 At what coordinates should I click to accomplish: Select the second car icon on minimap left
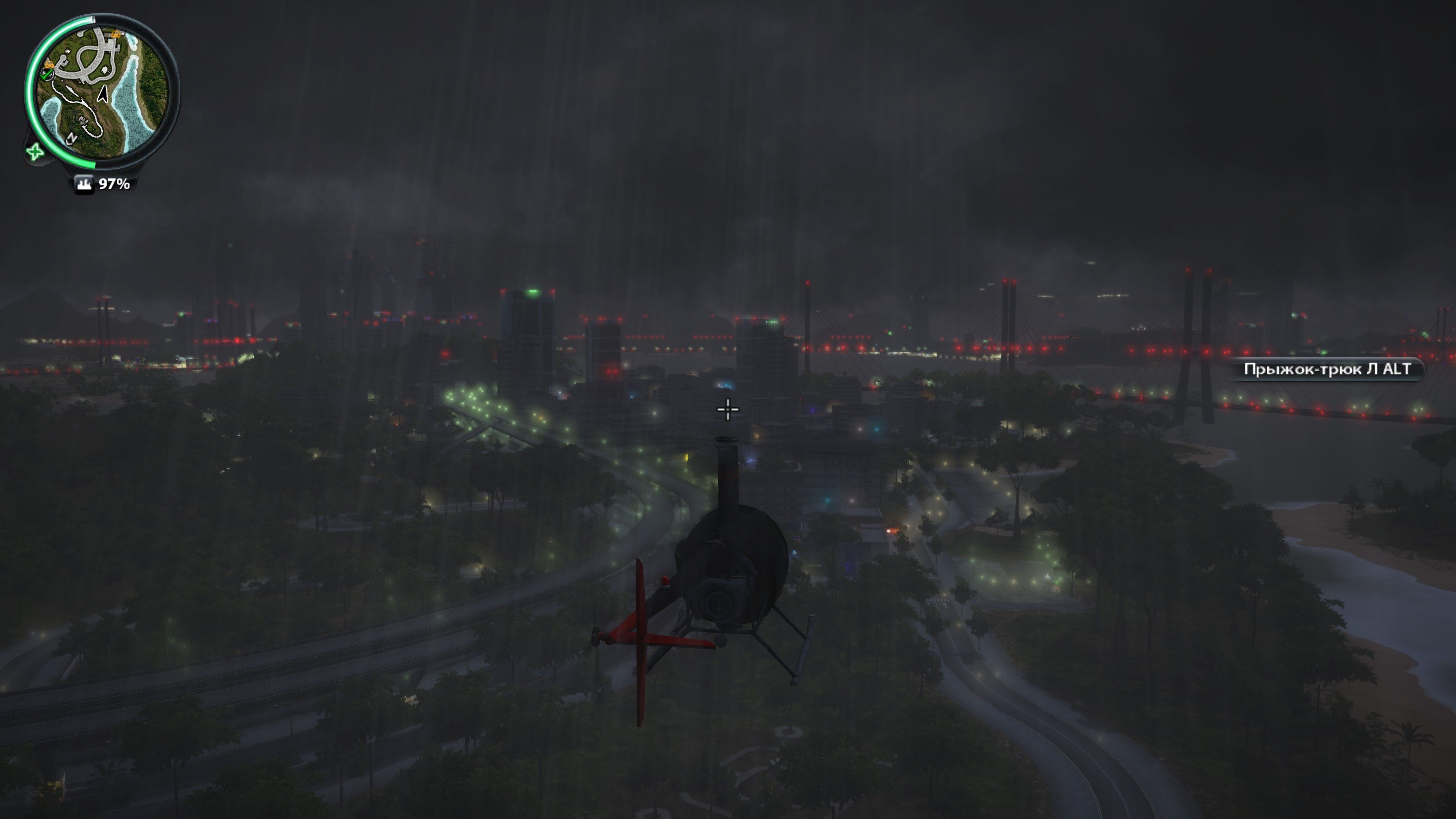click(x=50, y=64)
